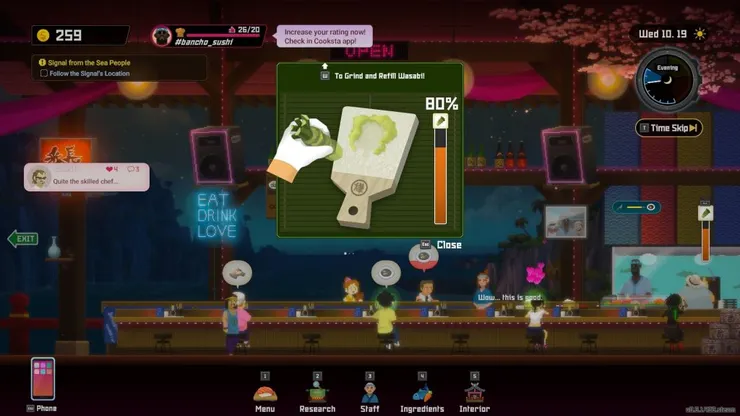The image size is (740, 416).
Task: Click the green EXIT arrow sign
Action: point(22,239)
